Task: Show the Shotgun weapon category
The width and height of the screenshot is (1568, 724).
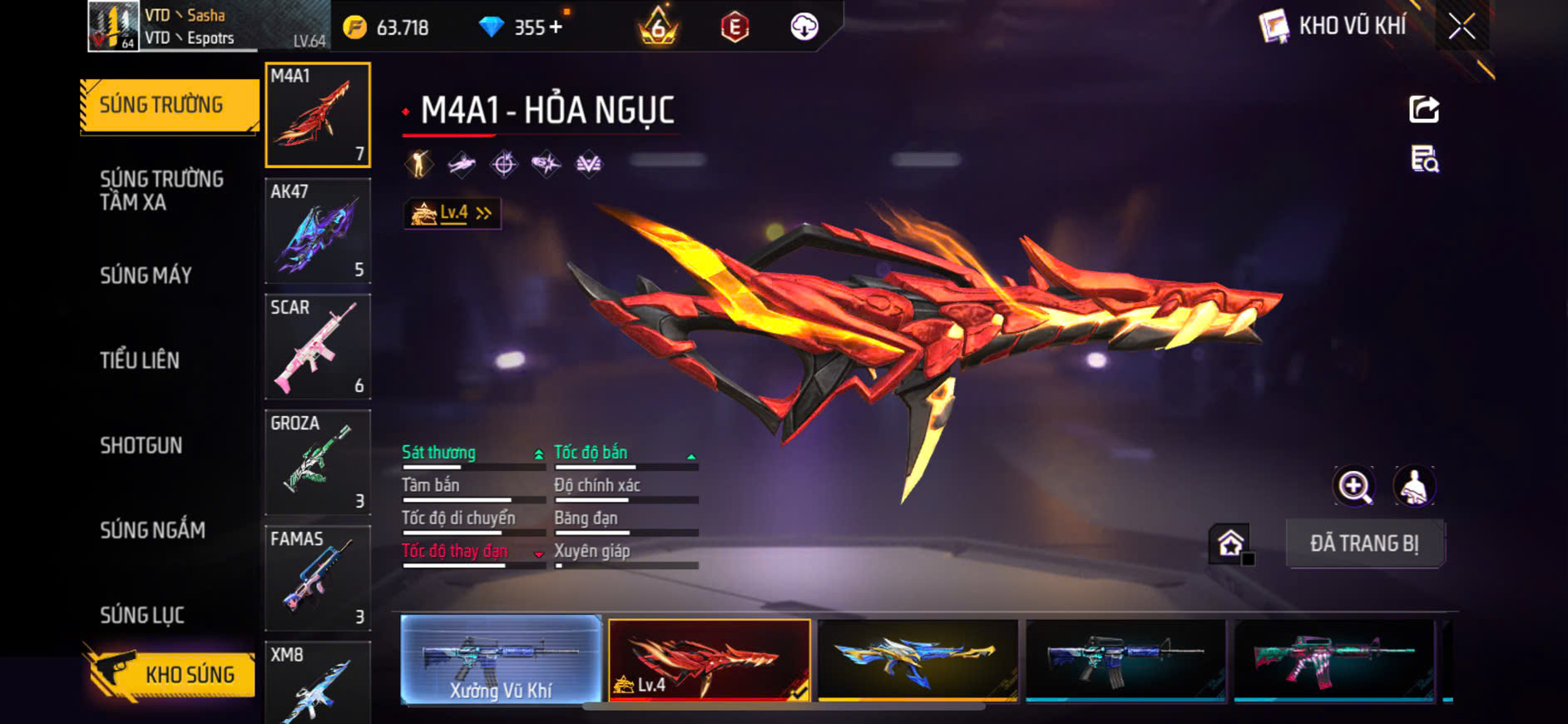Action: point(141,445)
